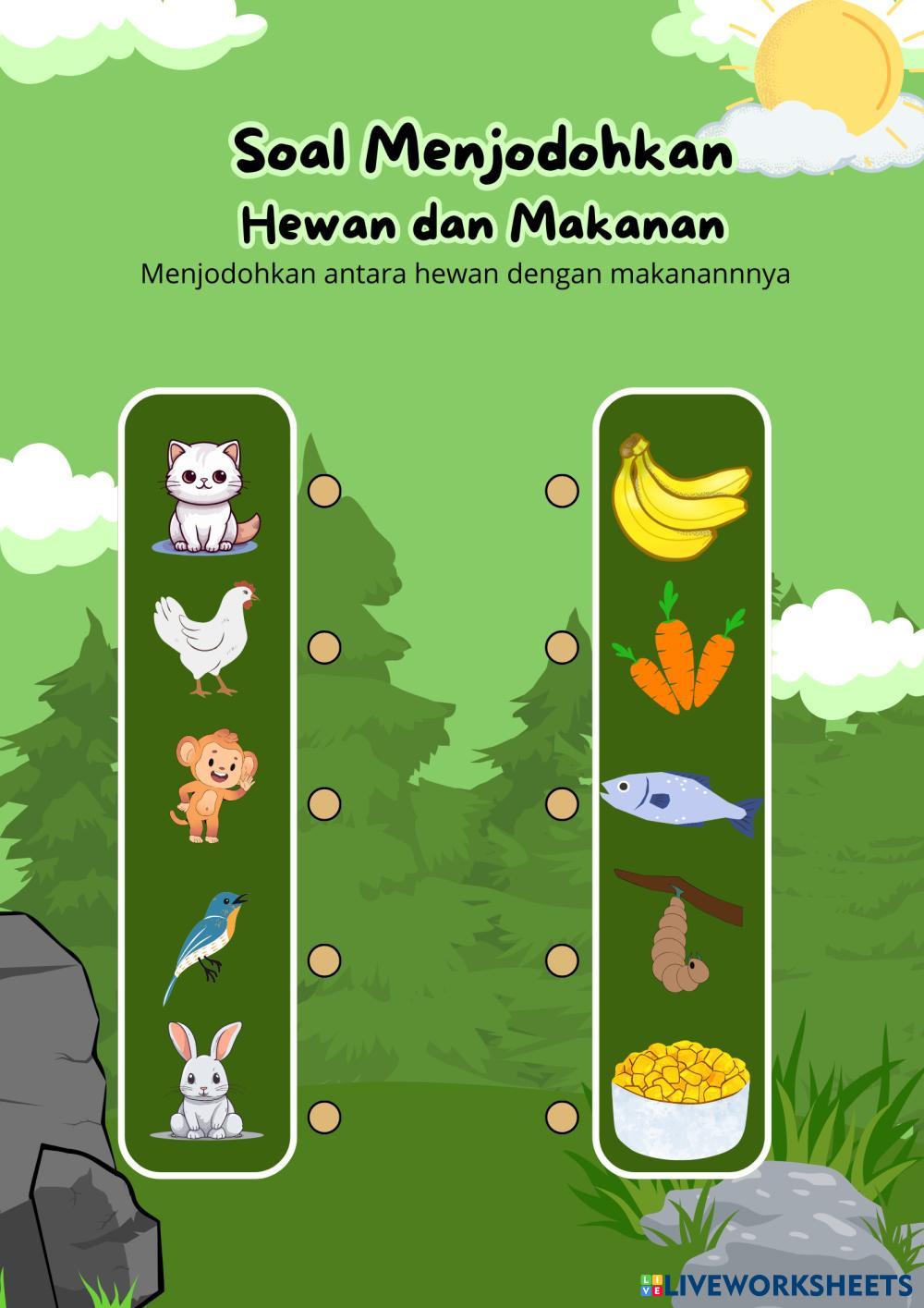924x1308 pixels.
Task: Select the white cat picture
Action: coord(207,496)
